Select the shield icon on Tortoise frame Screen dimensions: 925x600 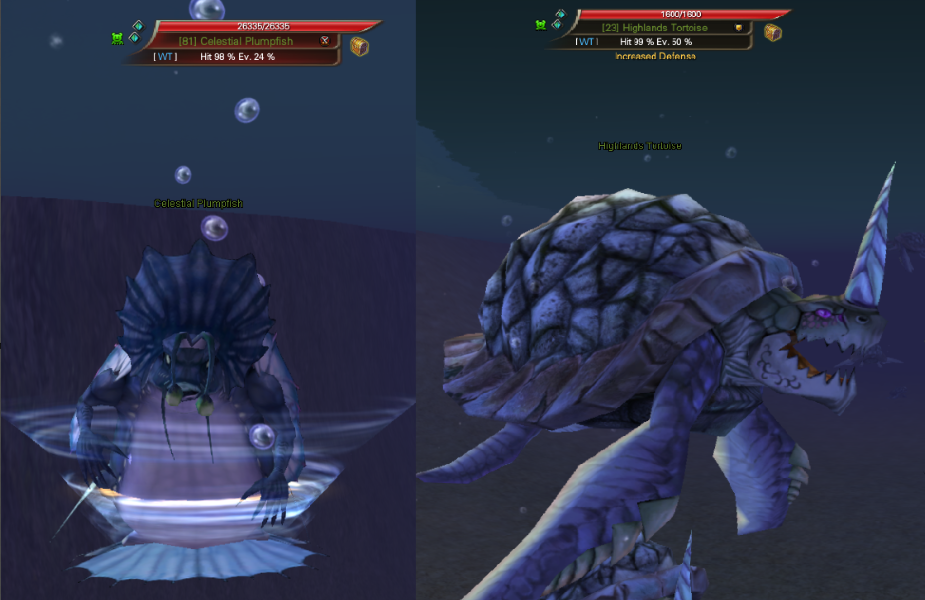[x=739, y=28]
